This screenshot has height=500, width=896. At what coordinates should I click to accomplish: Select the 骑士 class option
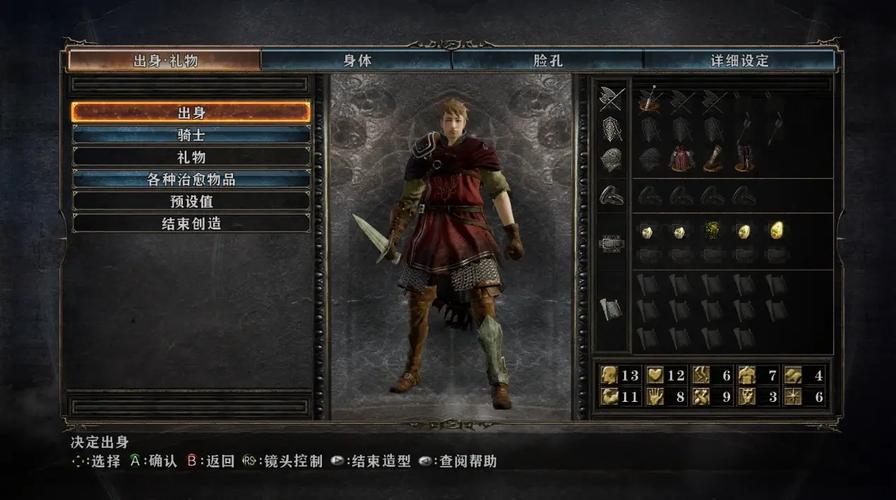(191, 134)
